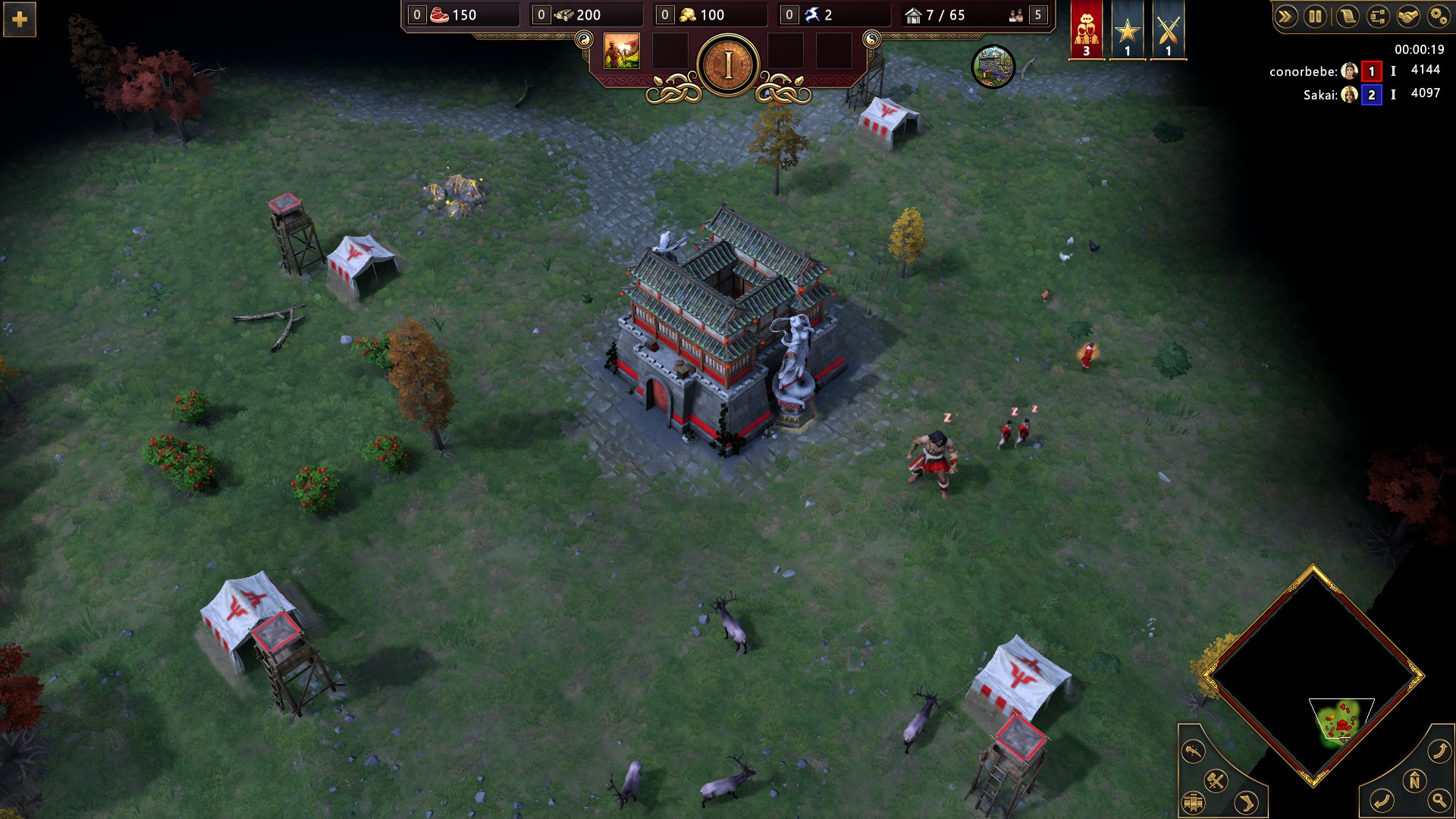The image size is (1456, 819).
Task: Activate the available god power icon
Action: [621, 52]
